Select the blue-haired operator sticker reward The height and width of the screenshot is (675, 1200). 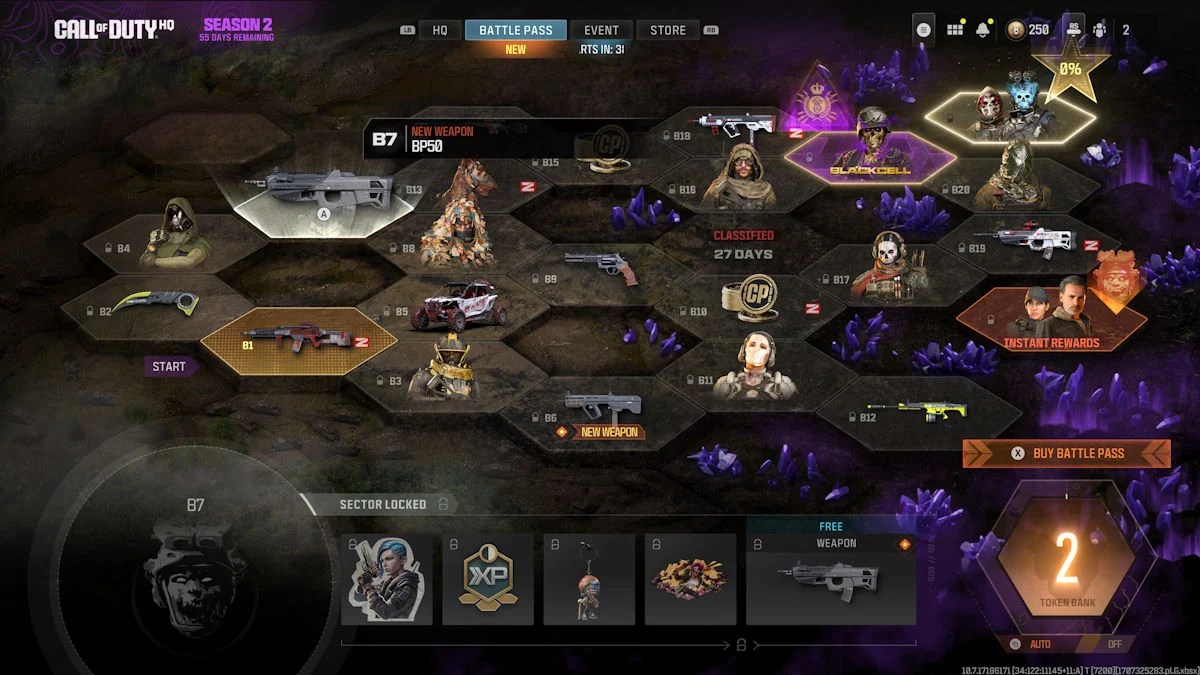coord(387,579)
